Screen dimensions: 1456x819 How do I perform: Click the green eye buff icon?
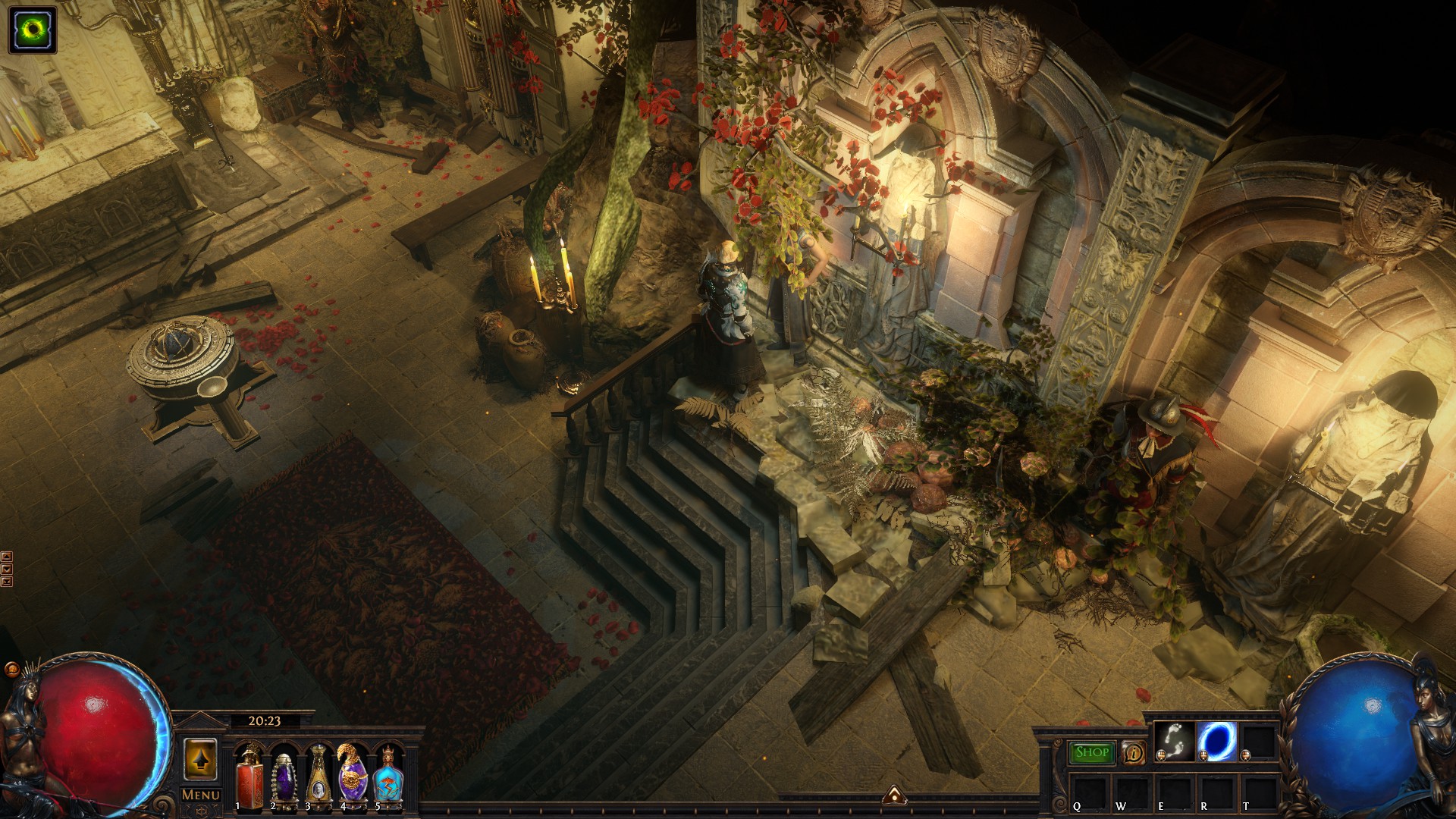click(33, 30)
